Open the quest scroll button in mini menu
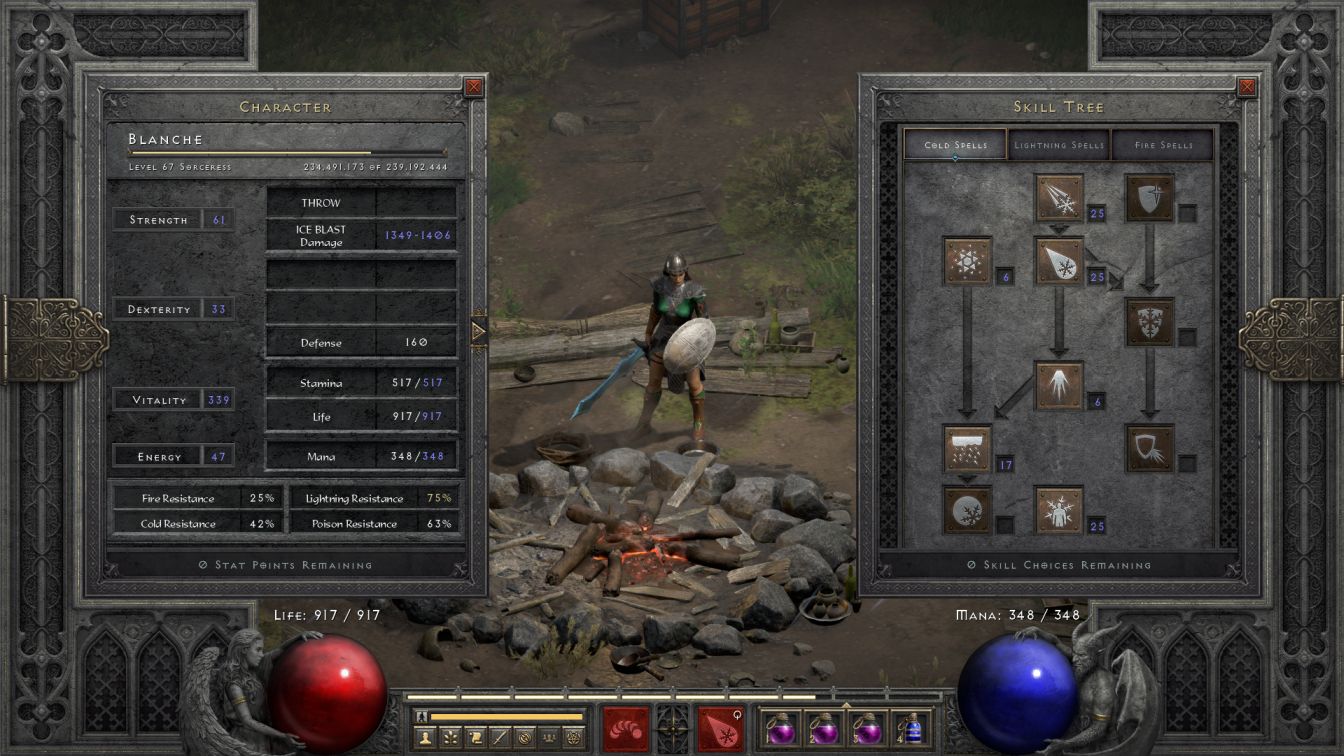This screenshot has height=756, width=1344. (x=475, y=738)
